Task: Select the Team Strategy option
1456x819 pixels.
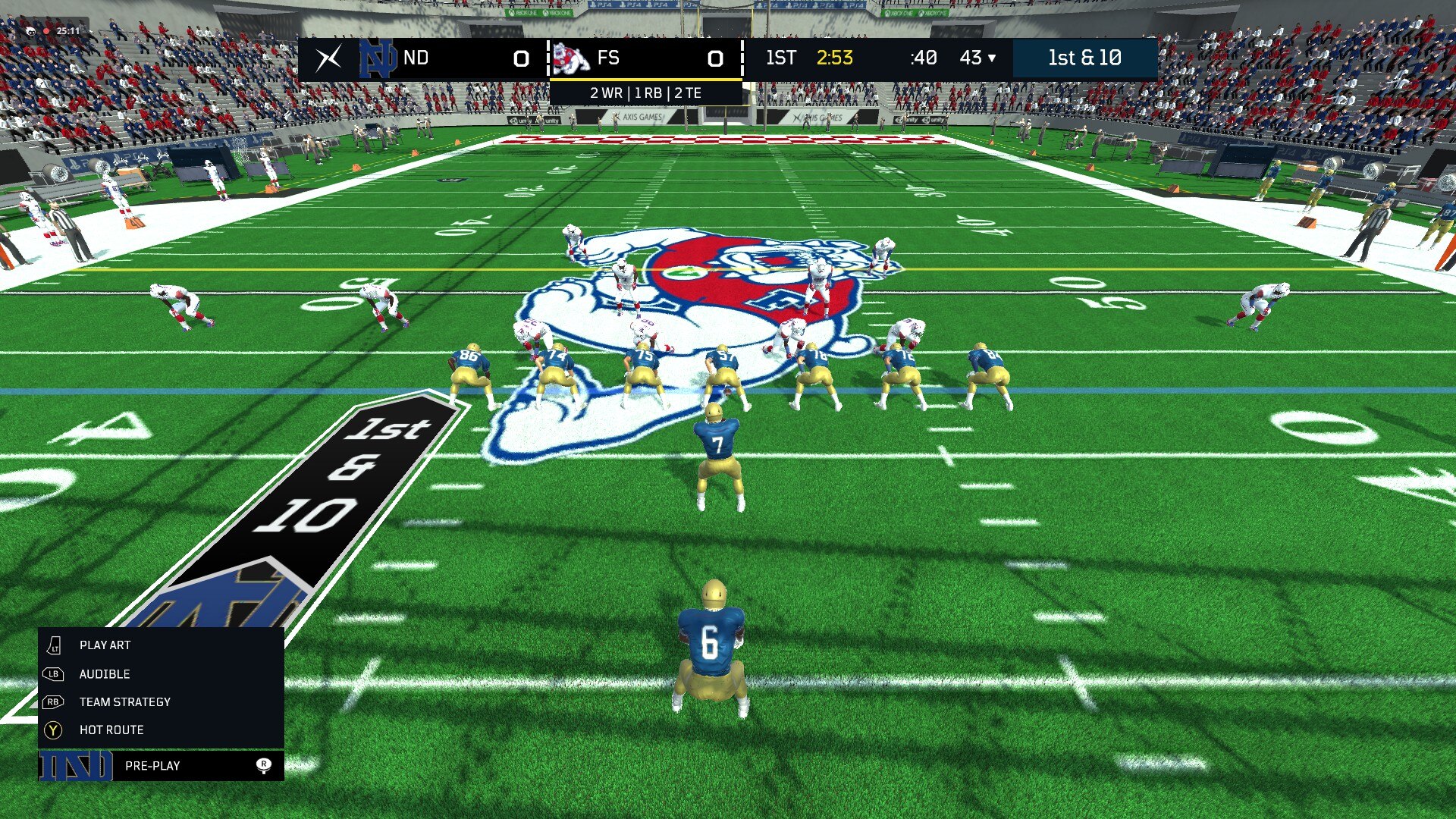Action: click(x=124, y=702)
